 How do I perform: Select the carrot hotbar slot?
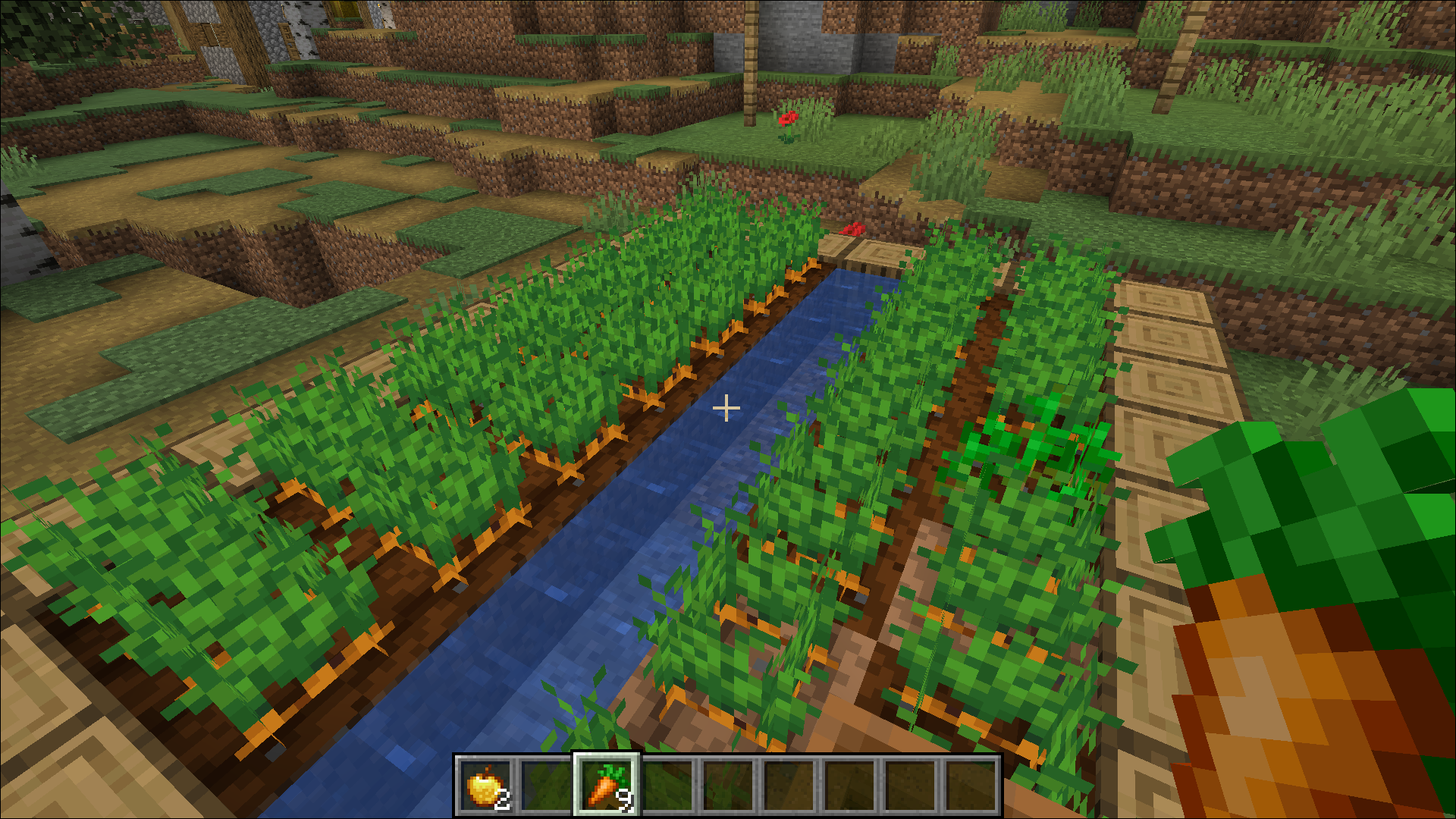pyautogui.click(x=606, y=786)
